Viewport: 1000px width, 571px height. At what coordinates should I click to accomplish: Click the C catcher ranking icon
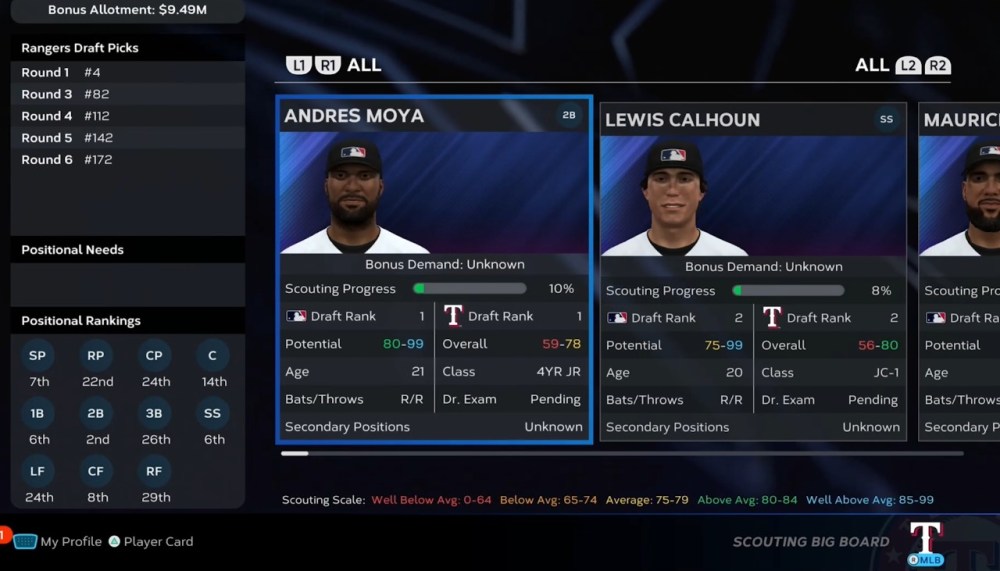pos(213,356)
